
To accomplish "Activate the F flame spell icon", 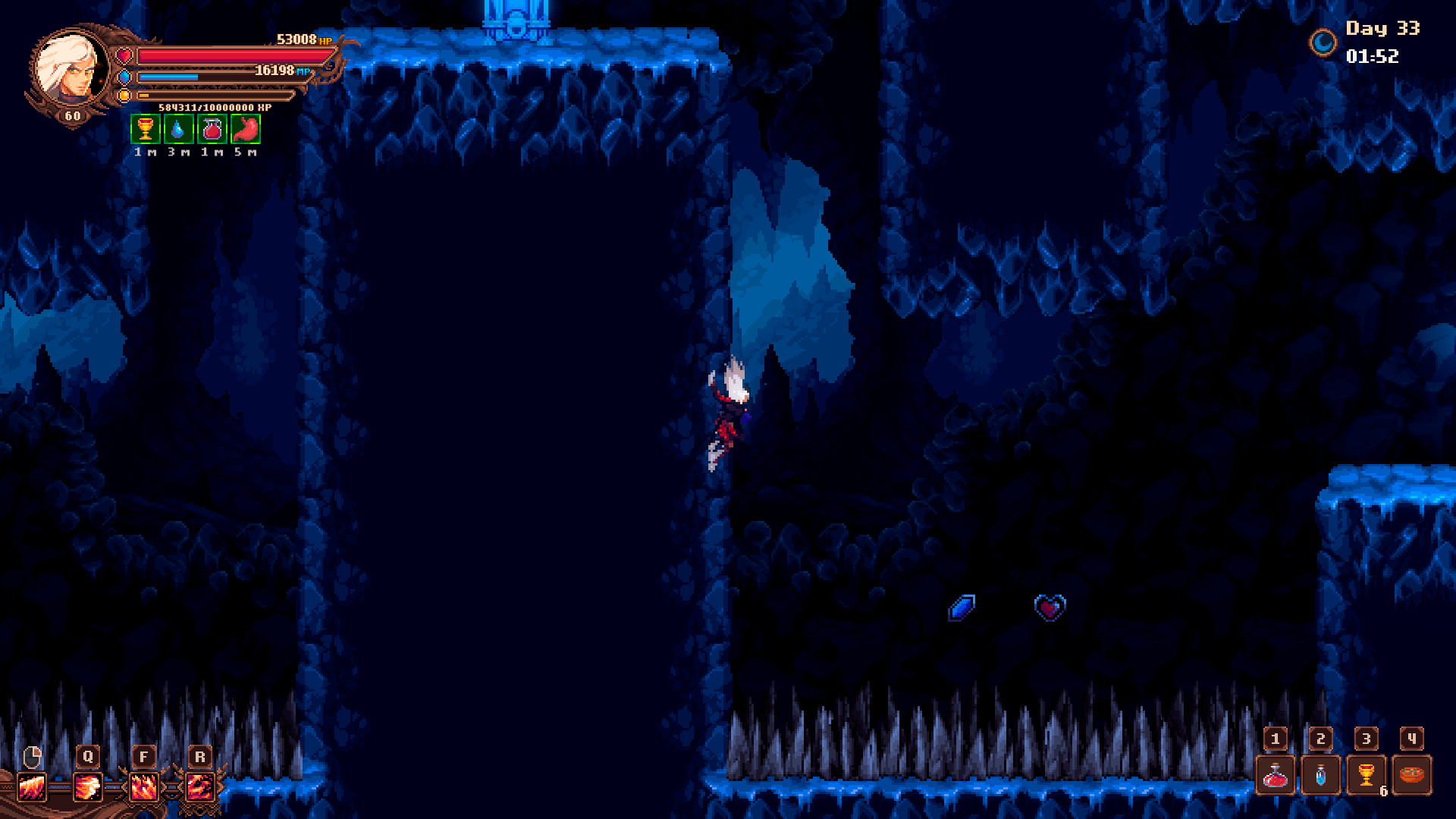I will coord(144,785).
